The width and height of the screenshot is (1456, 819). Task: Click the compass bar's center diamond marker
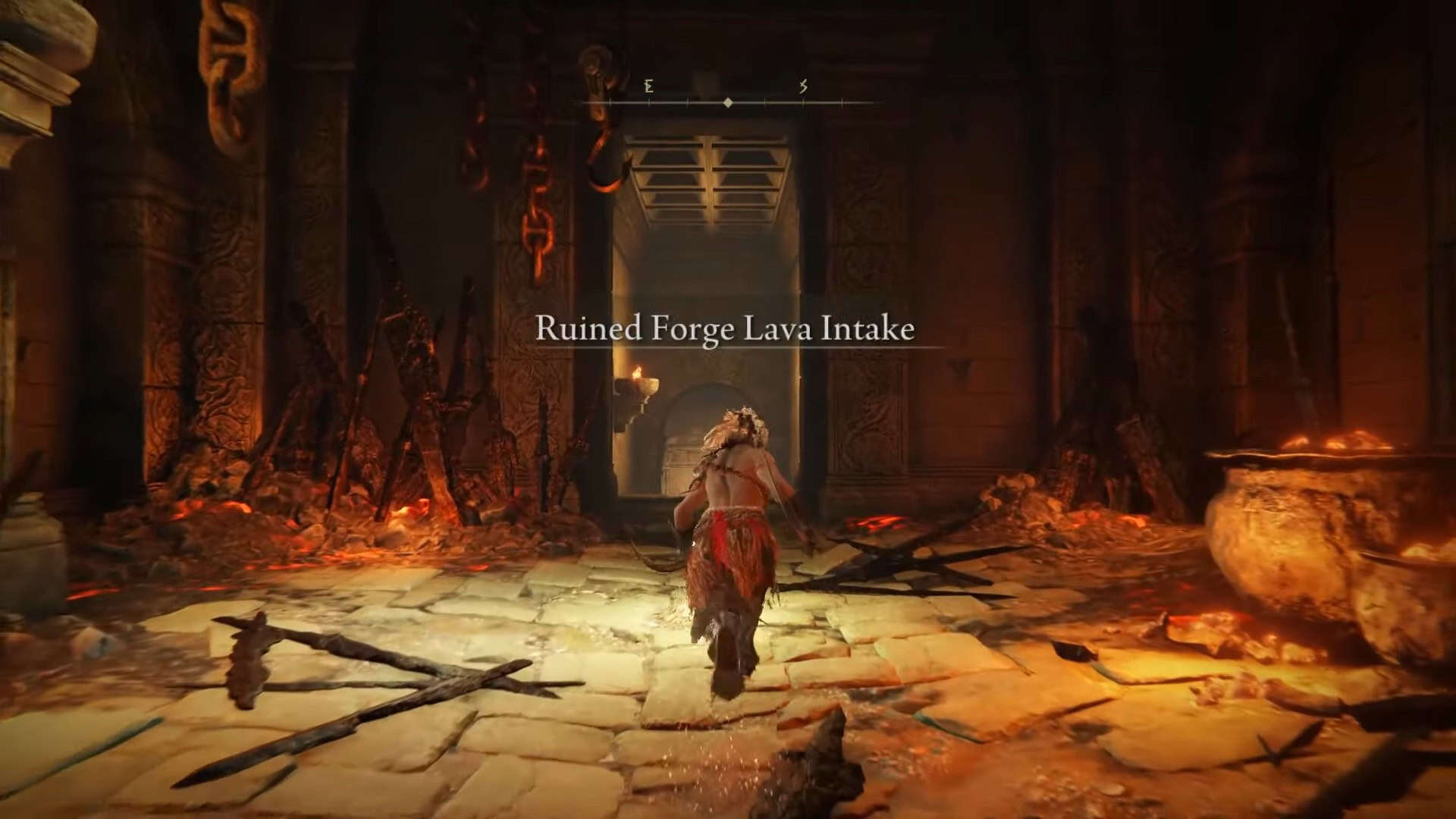pyautogui.click(x=728, y=102)
